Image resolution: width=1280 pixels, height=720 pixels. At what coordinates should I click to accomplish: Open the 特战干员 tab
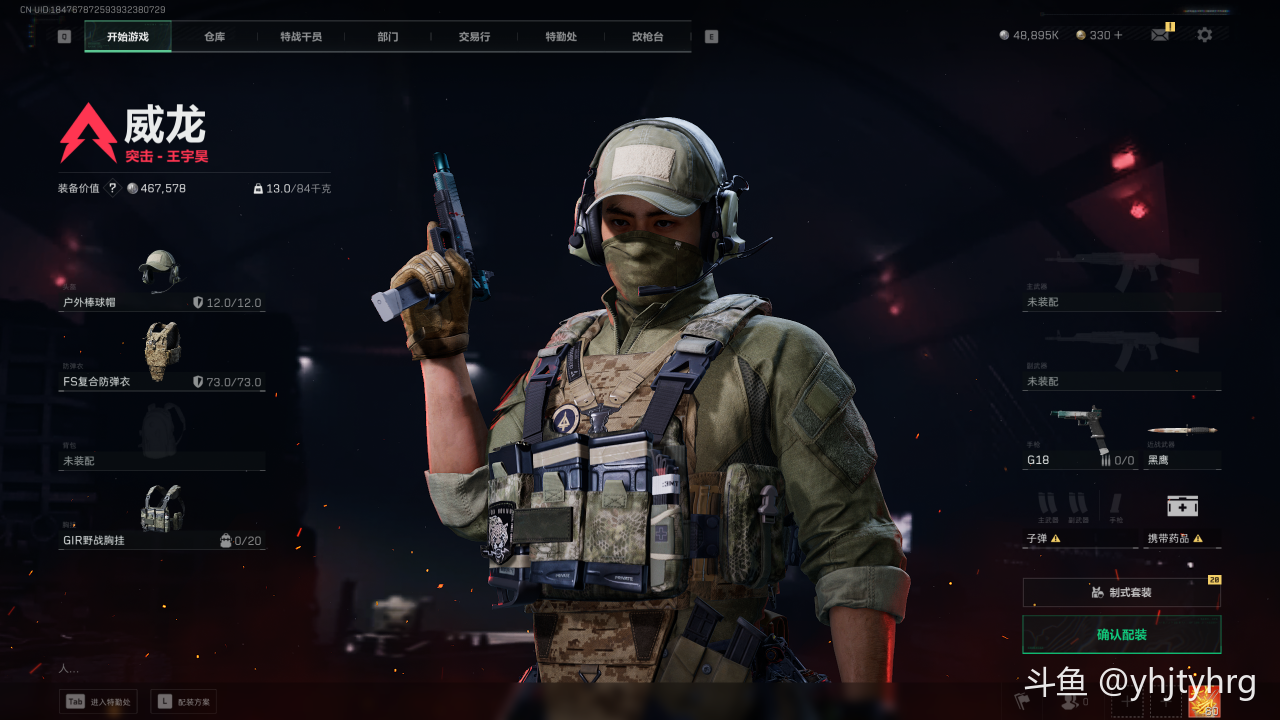[x=301, y=37]
